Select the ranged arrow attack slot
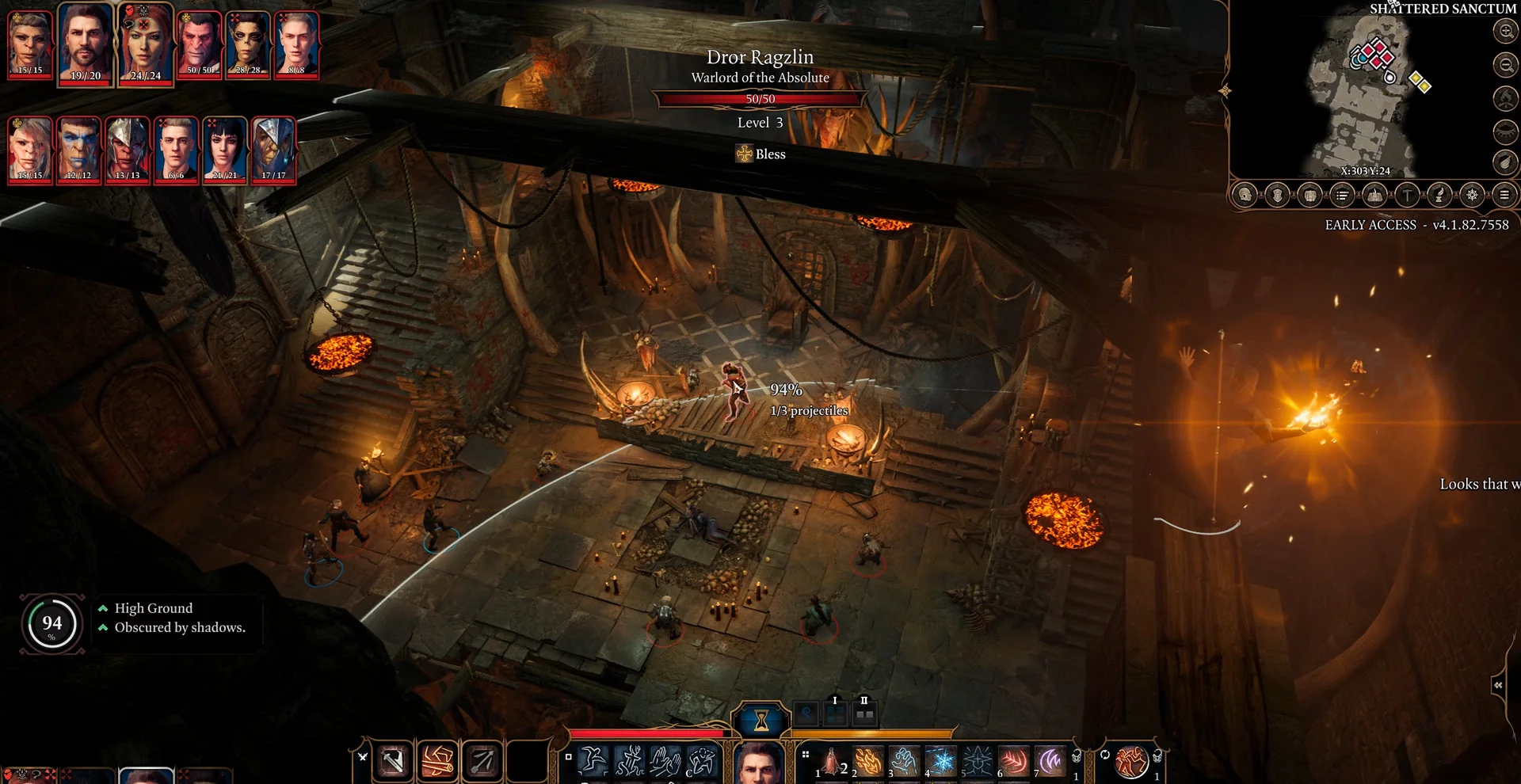 (482, 762)
